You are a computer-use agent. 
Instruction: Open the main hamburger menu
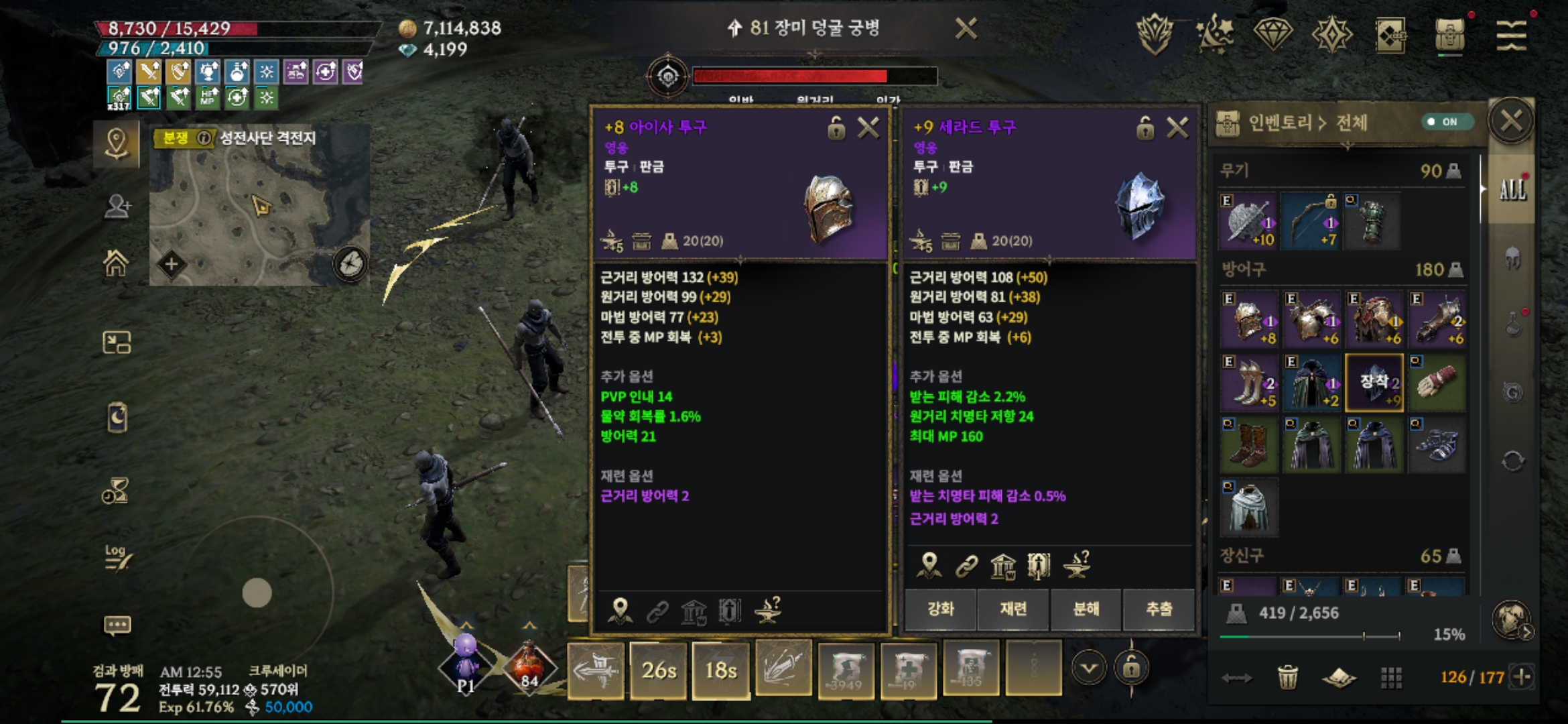(x=1512, y=34)
